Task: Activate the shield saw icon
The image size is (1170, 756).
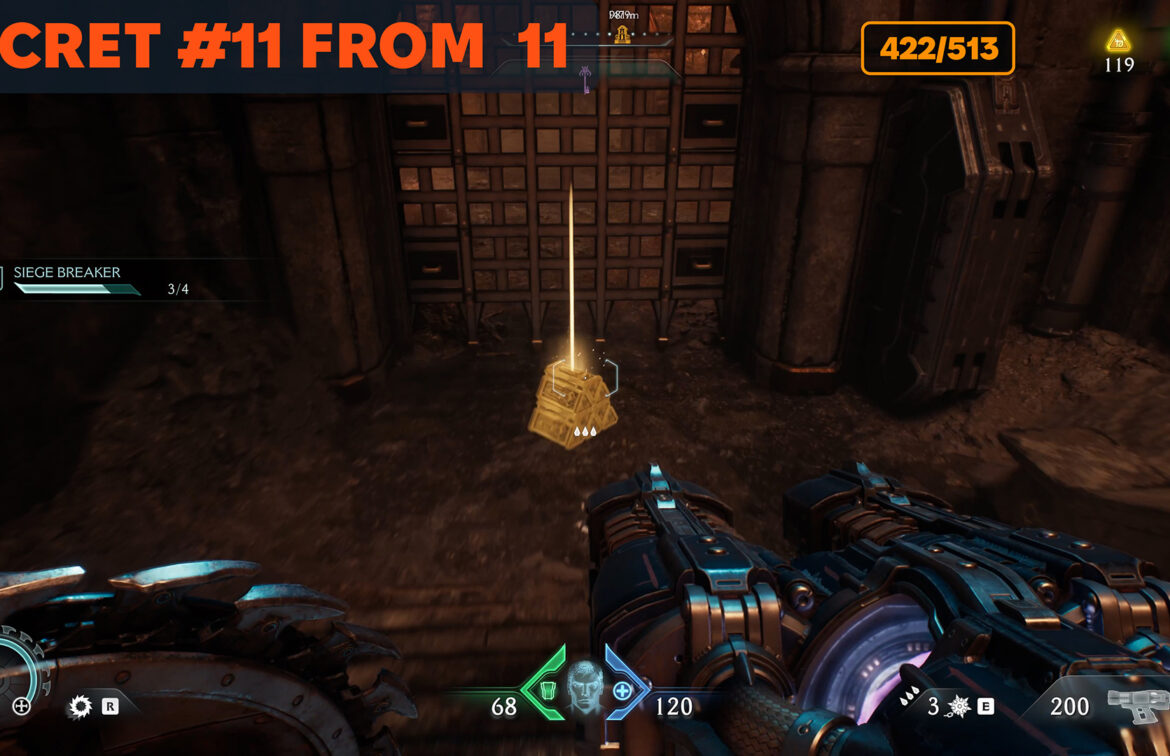Action: pyautogui.click(x=79, y=707)
